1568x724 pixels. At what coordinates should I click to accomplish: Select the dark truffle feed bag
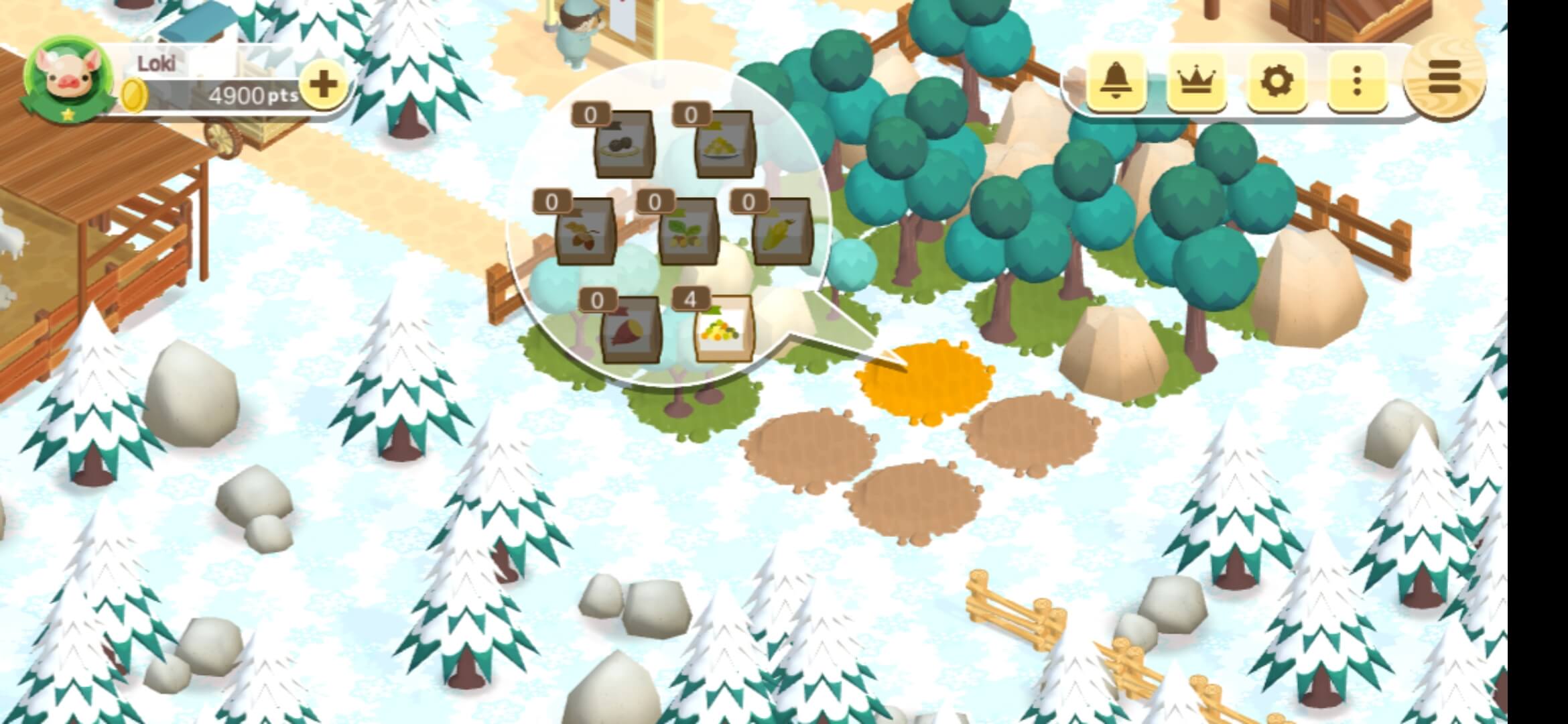pyautogui.click(x=624, y=144)
